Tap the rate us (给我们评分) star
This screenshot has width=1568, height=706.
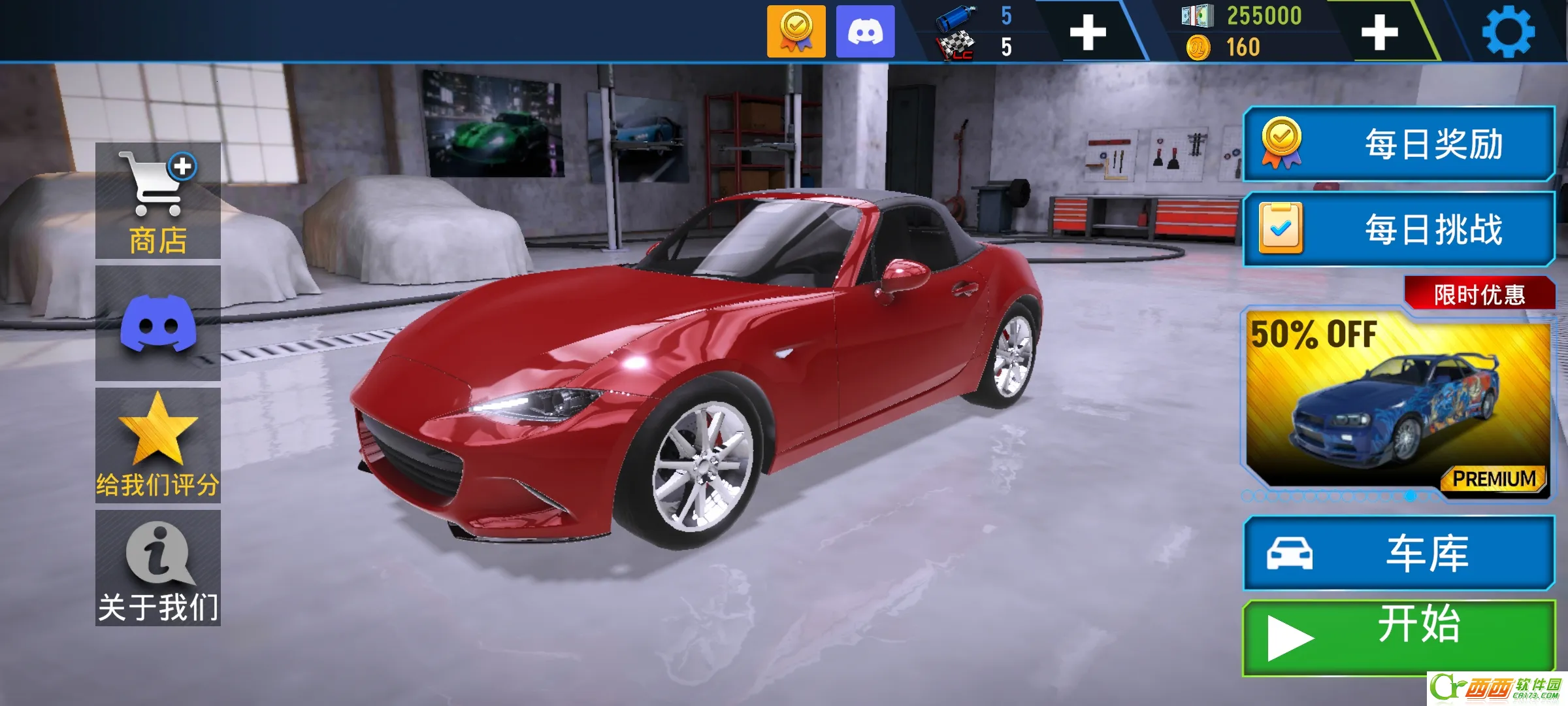pos(158,445)
